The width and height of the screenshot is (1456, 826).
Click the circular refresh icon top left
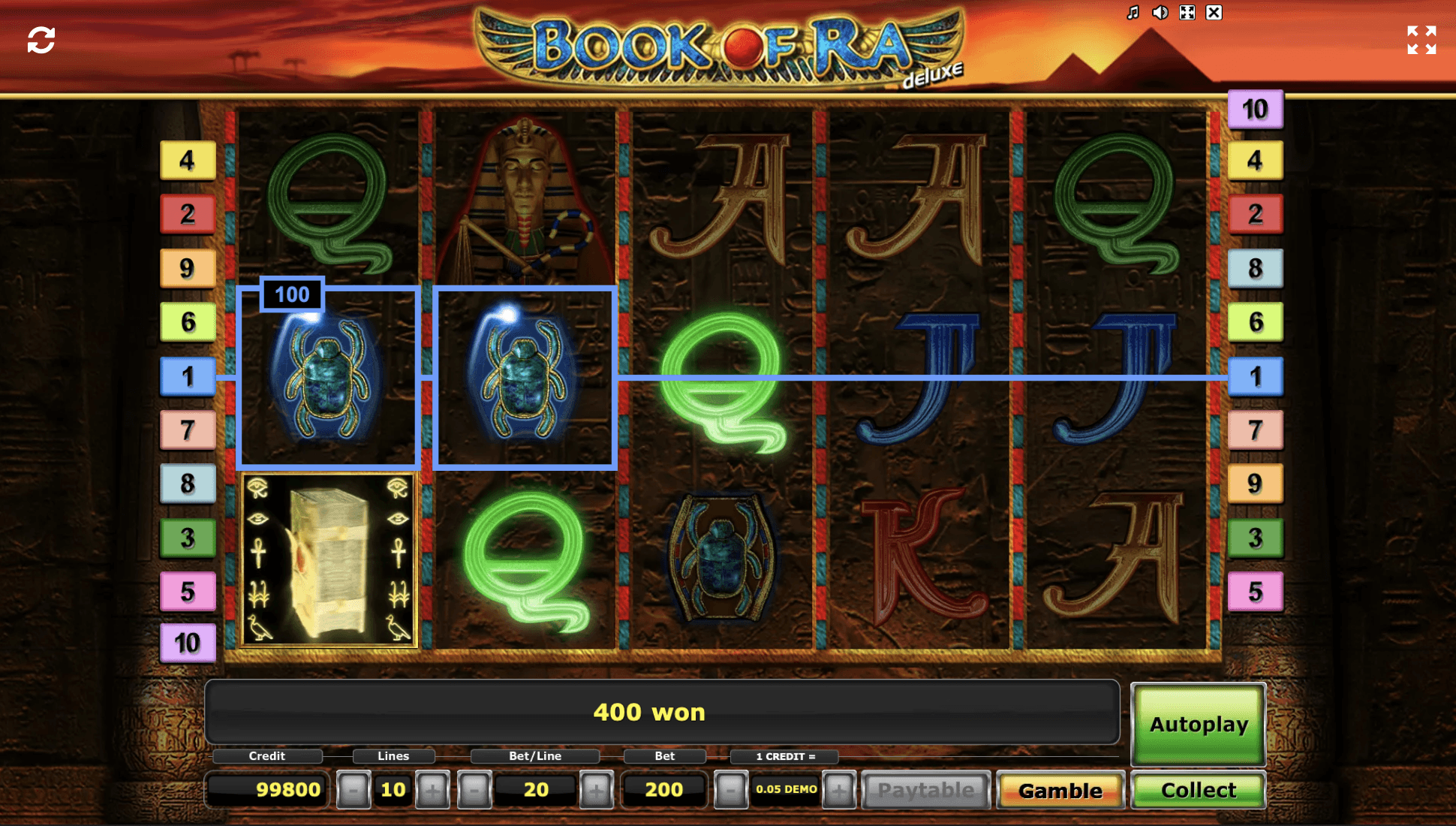click(x=41, y=39)
